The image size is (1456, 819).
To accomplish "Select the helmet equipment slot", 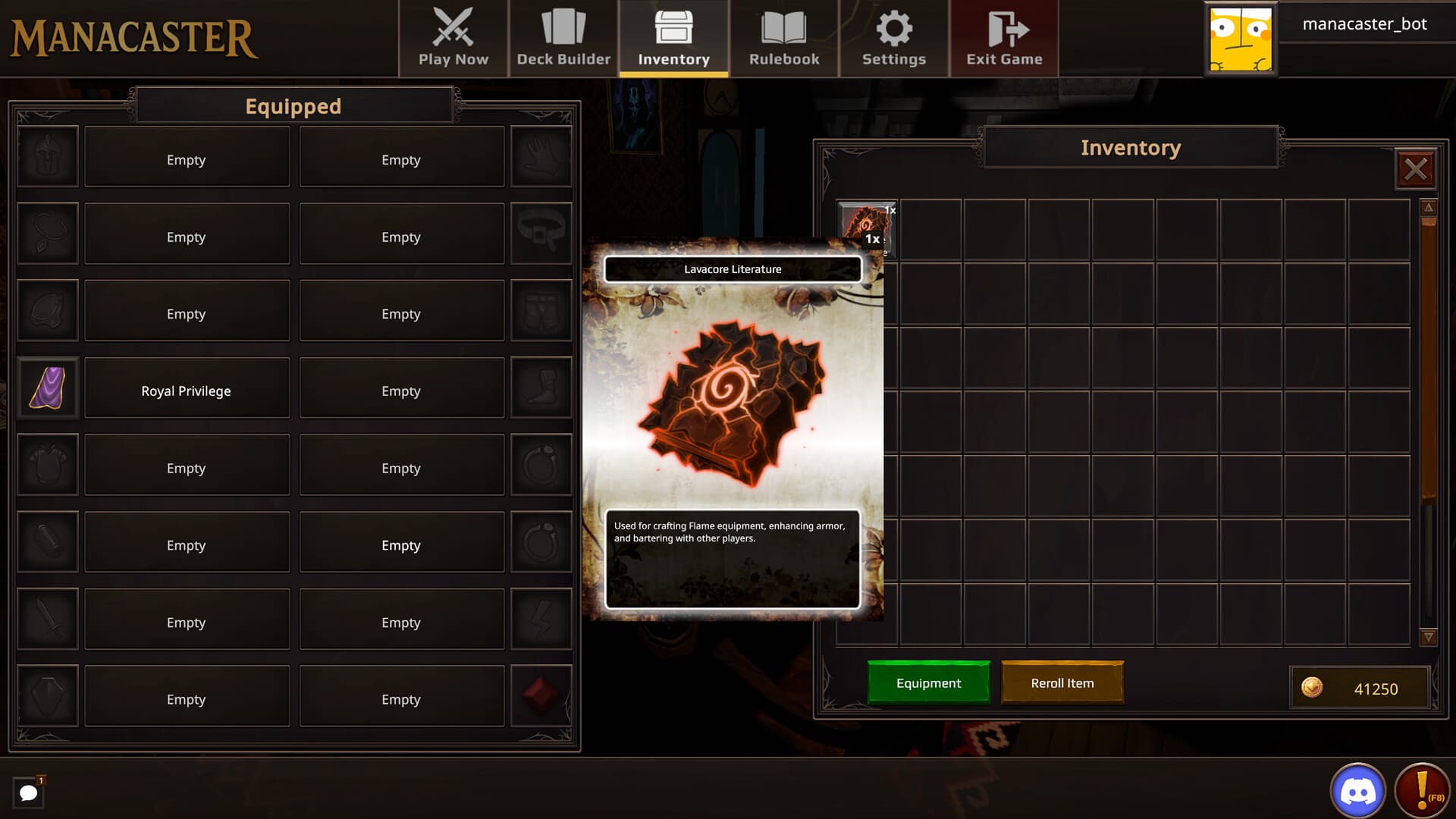I will click(47, 157).
